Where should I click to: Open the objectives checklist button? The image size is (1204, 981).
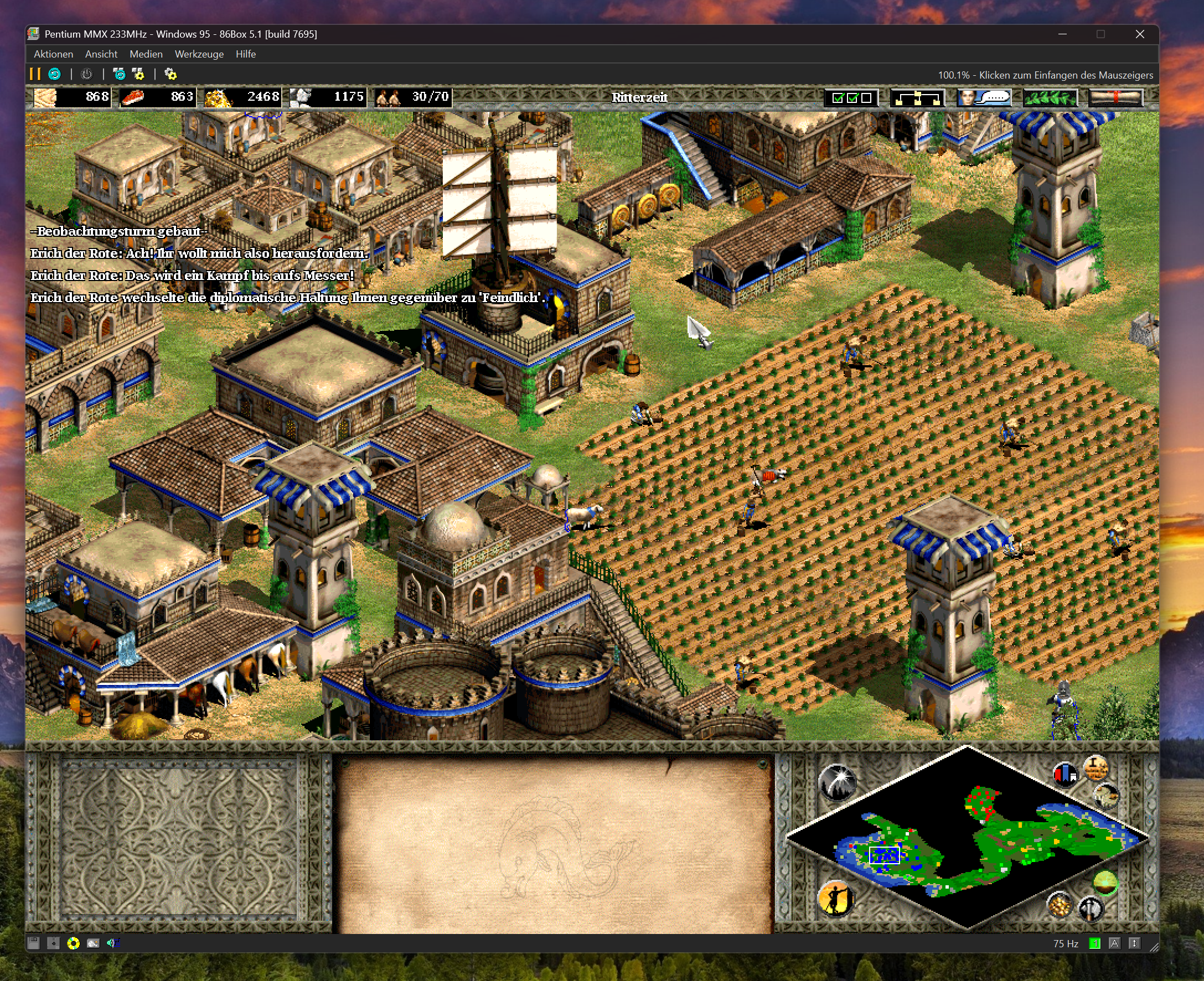tap(851, 98)
